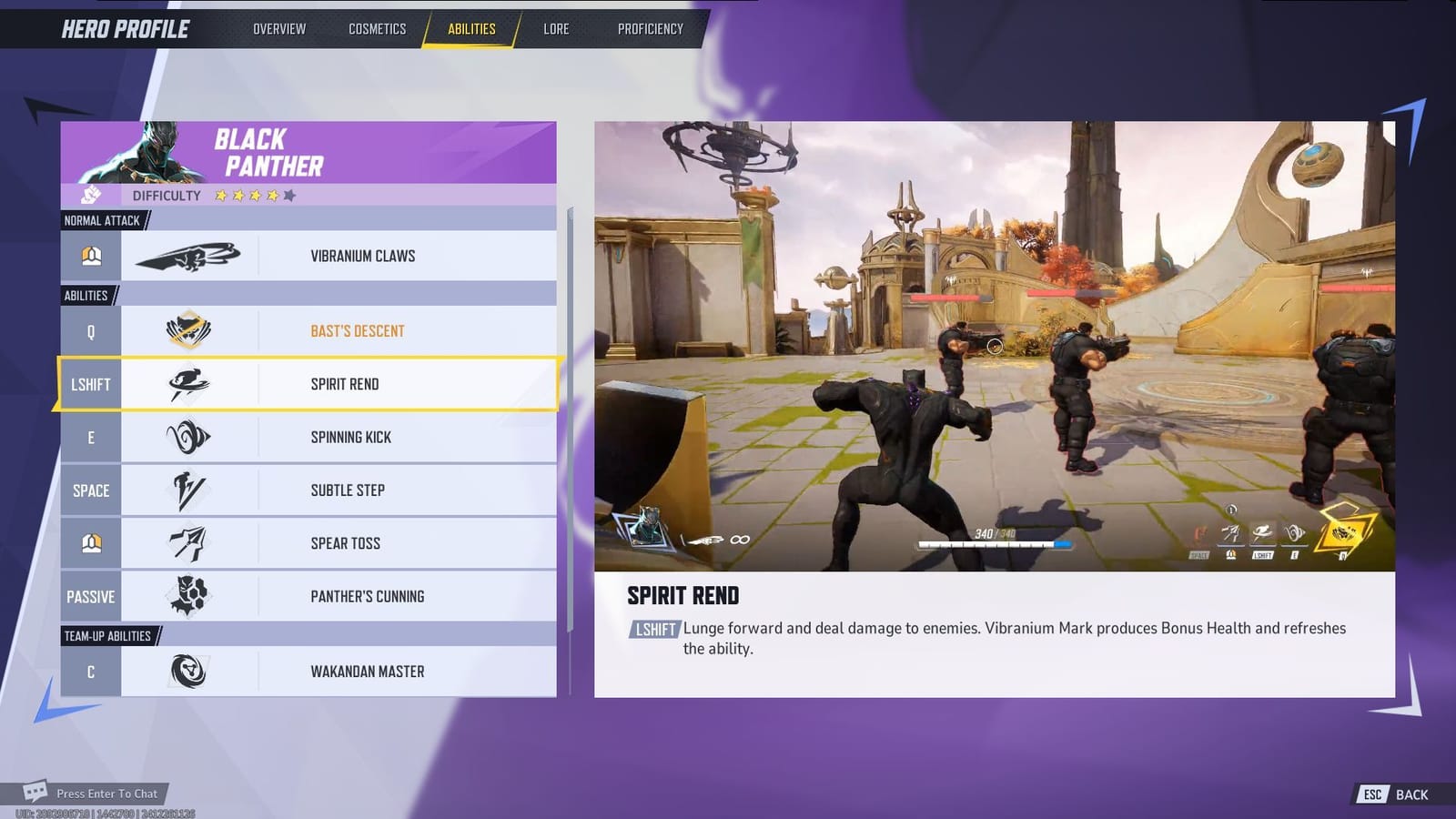The width and height of the screenshot is (1456, 819).
Task: Select the Subtle Step ability icon
Action: pyautogui.click(x=188, y=490)
